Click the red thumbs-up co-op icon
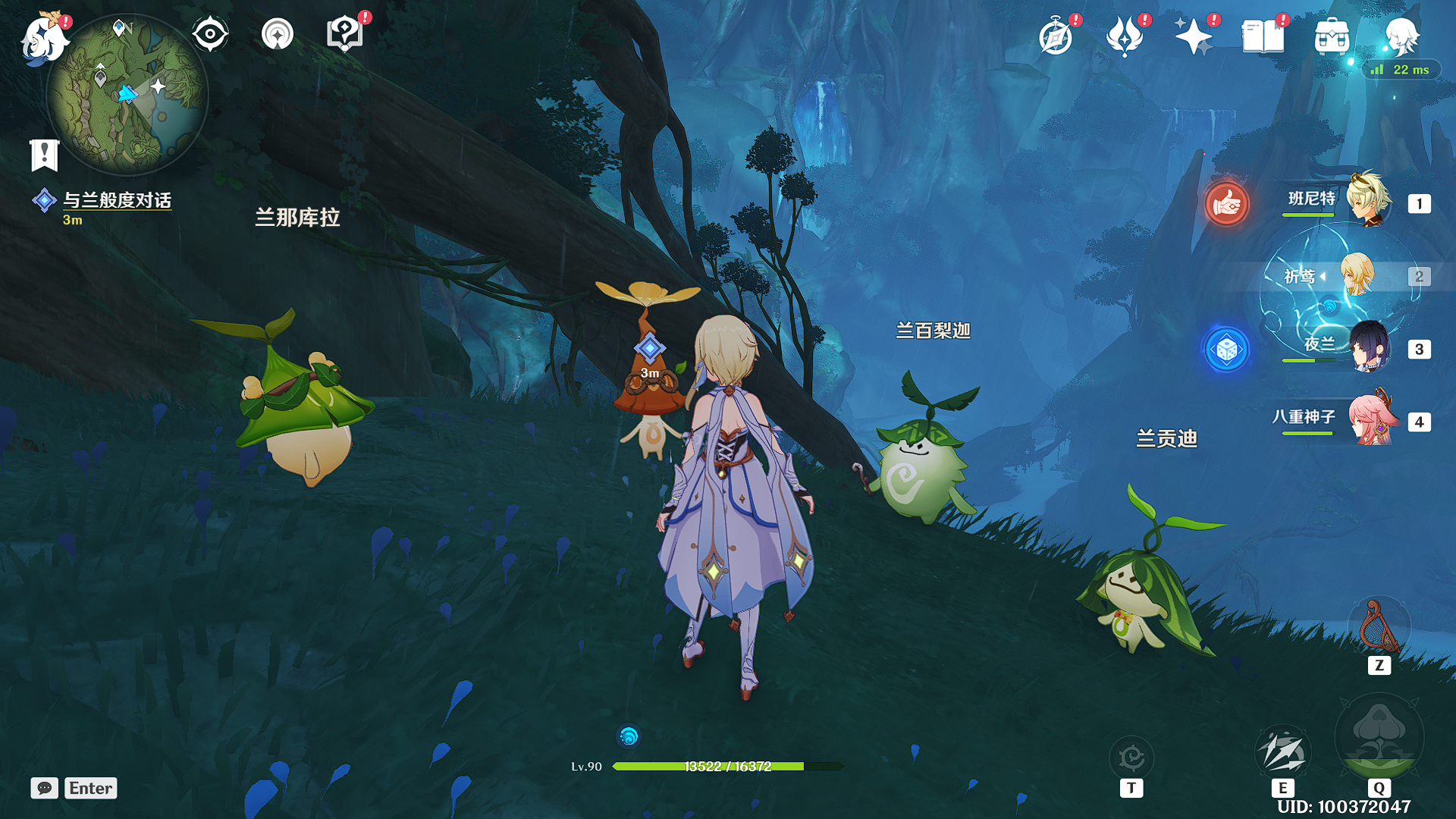This screenshot has height=819, width=1456. point(1226,203)
